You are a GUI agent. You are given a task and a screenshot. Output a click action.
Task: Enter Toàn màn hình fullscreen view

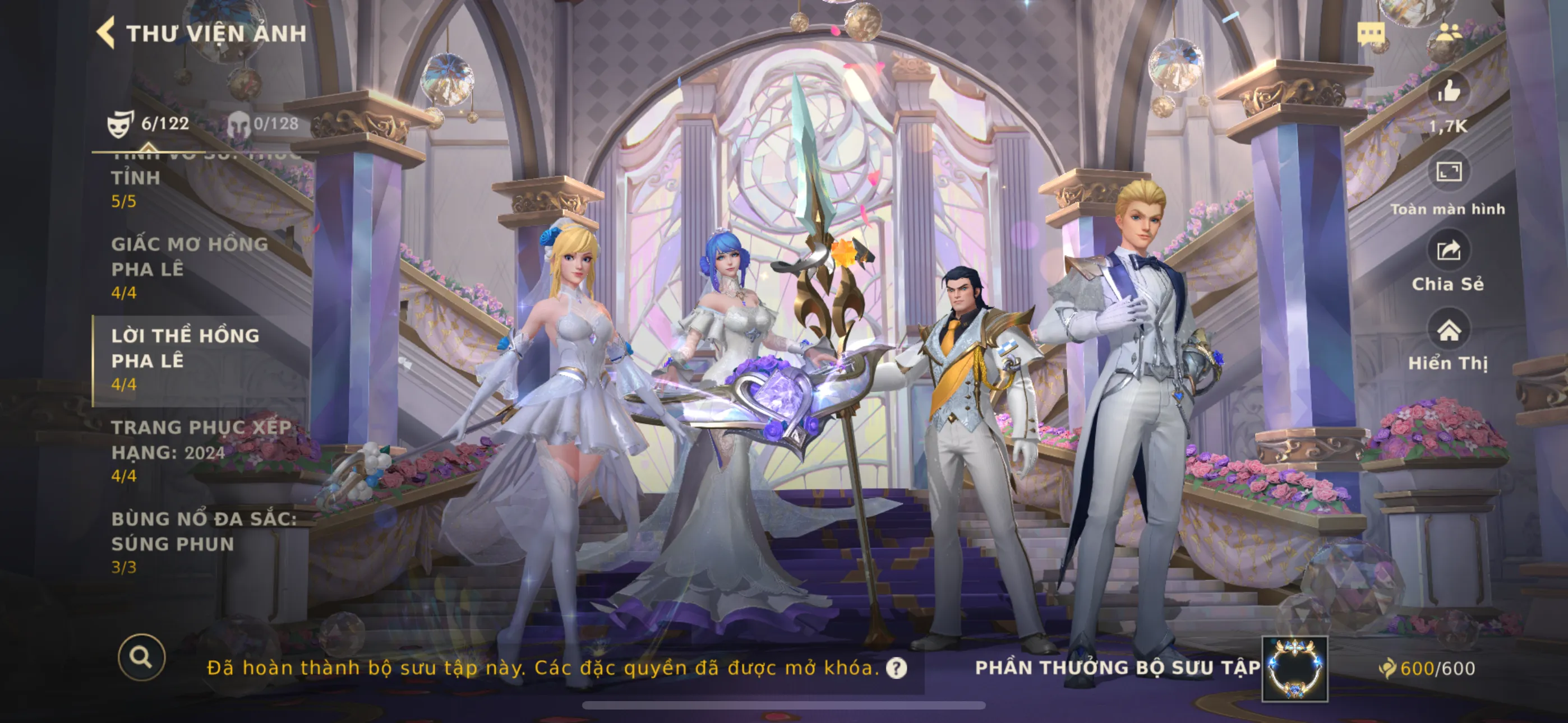(x=1448, y=172)
